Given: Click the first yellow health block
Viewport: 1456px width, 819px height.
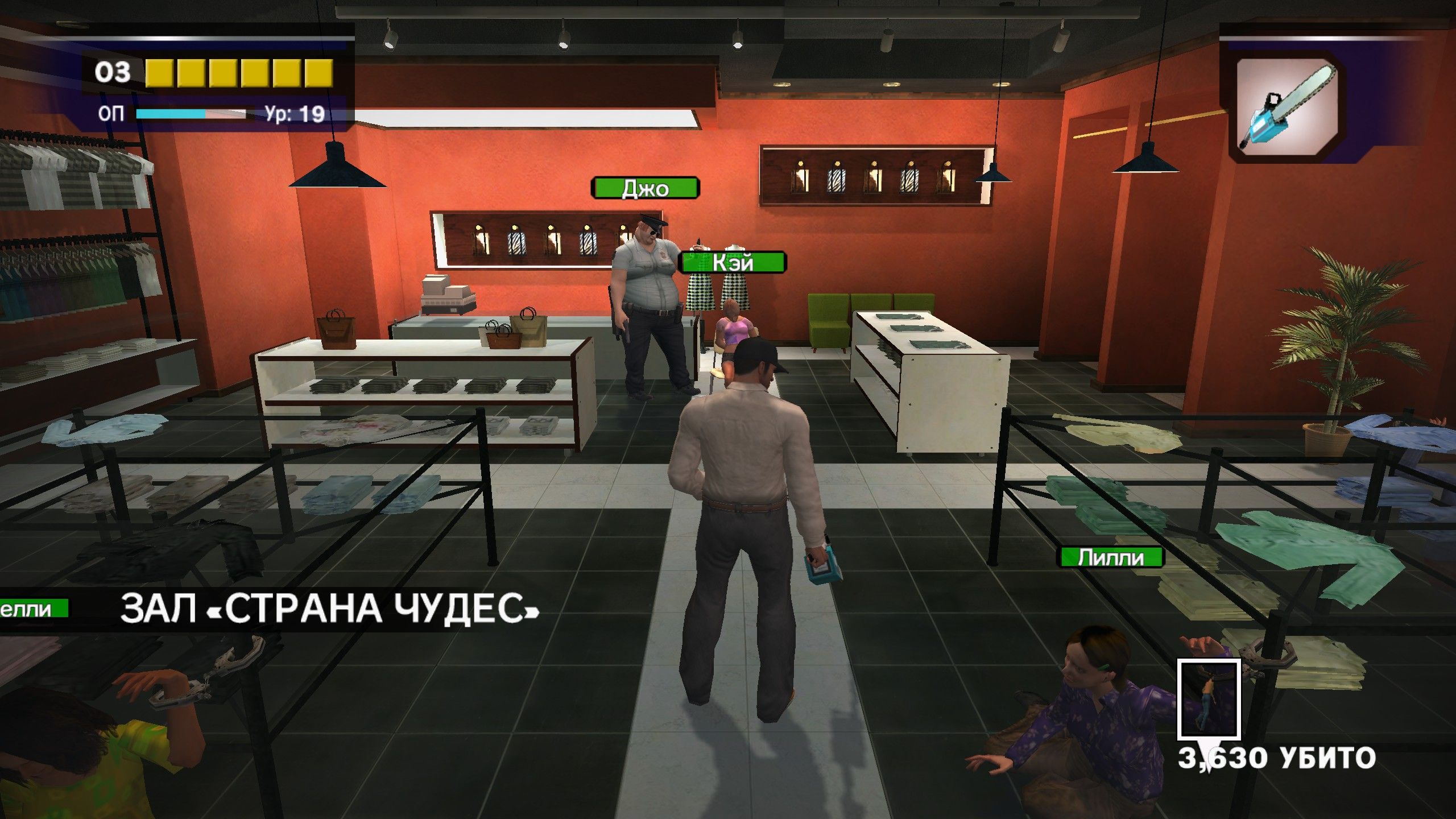Looking at the screenshot, I should click(160, 72).
